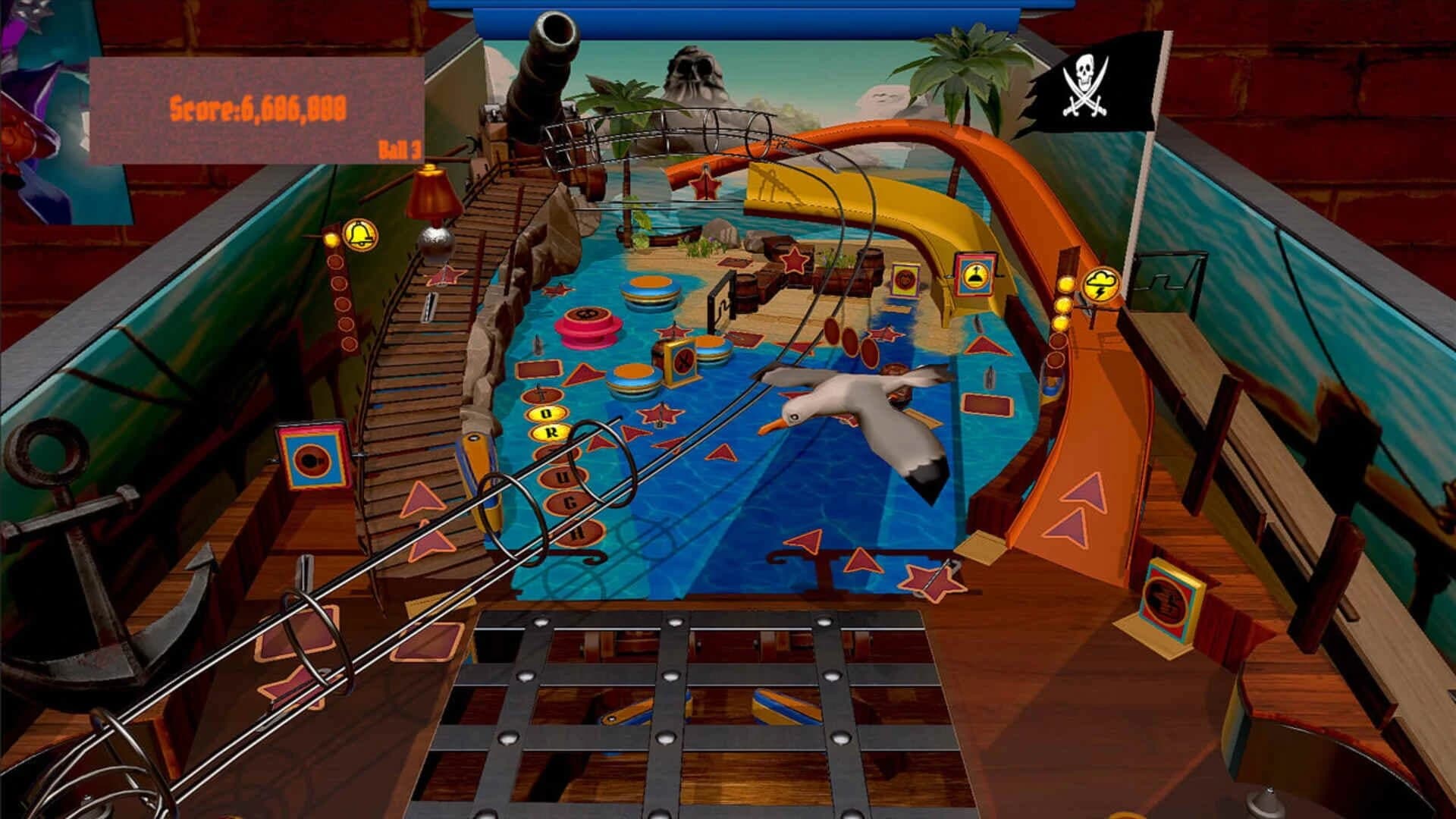Toggle the lit O rollover lamp in TOROUGH lane

click(545, 415)
